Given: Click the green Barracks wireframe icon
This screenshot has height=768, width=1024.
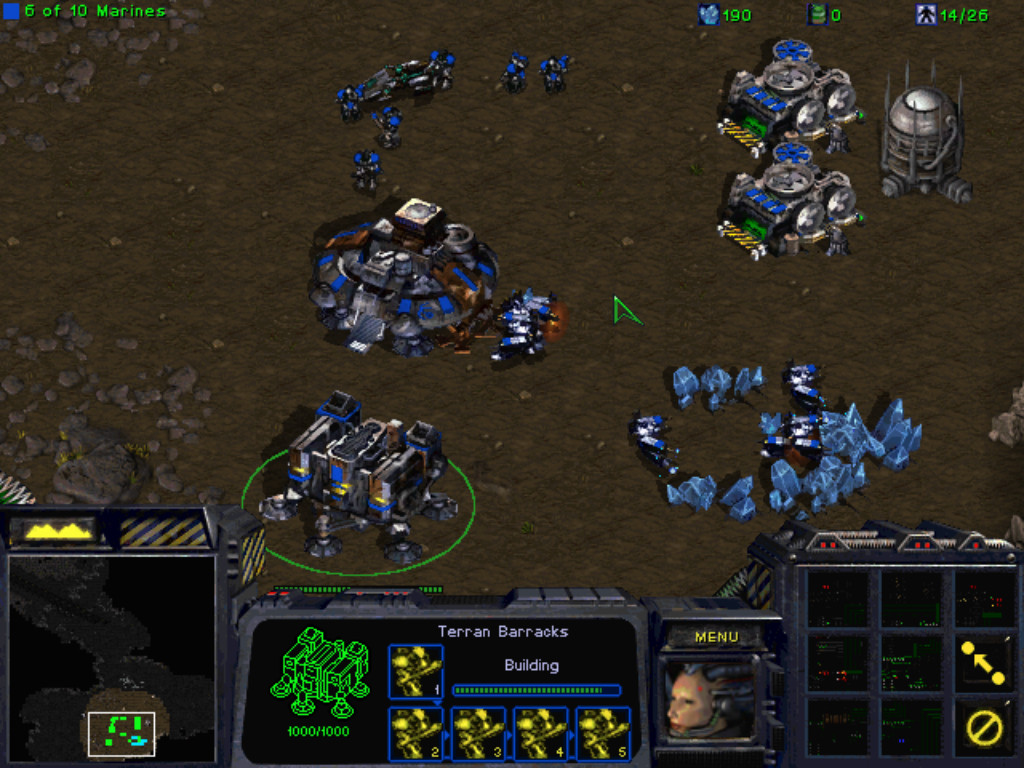Looking at the screenshot, I should point(319,671).
